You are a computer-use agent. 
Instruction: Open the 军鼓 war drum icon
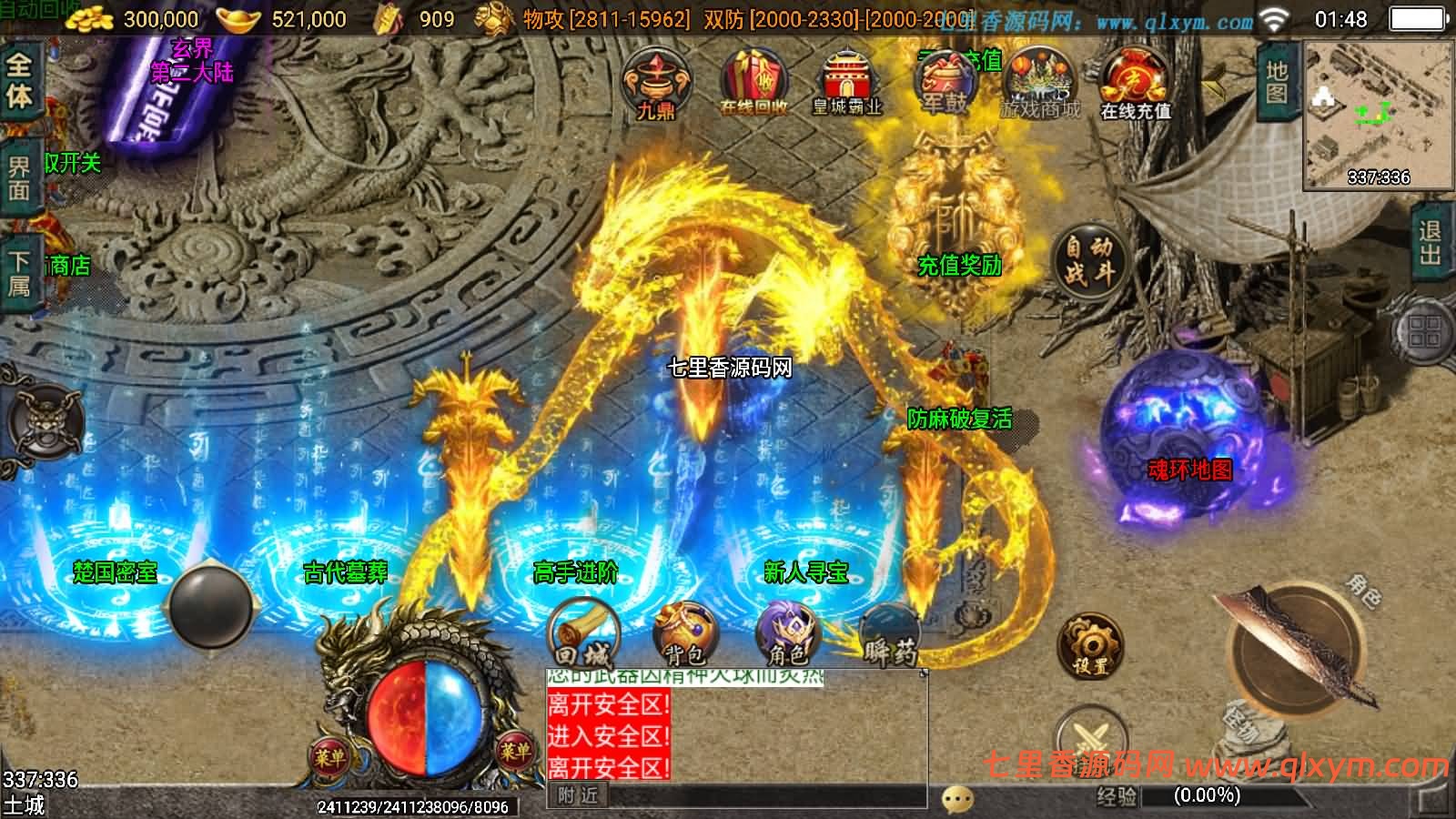tap(945, 84)
